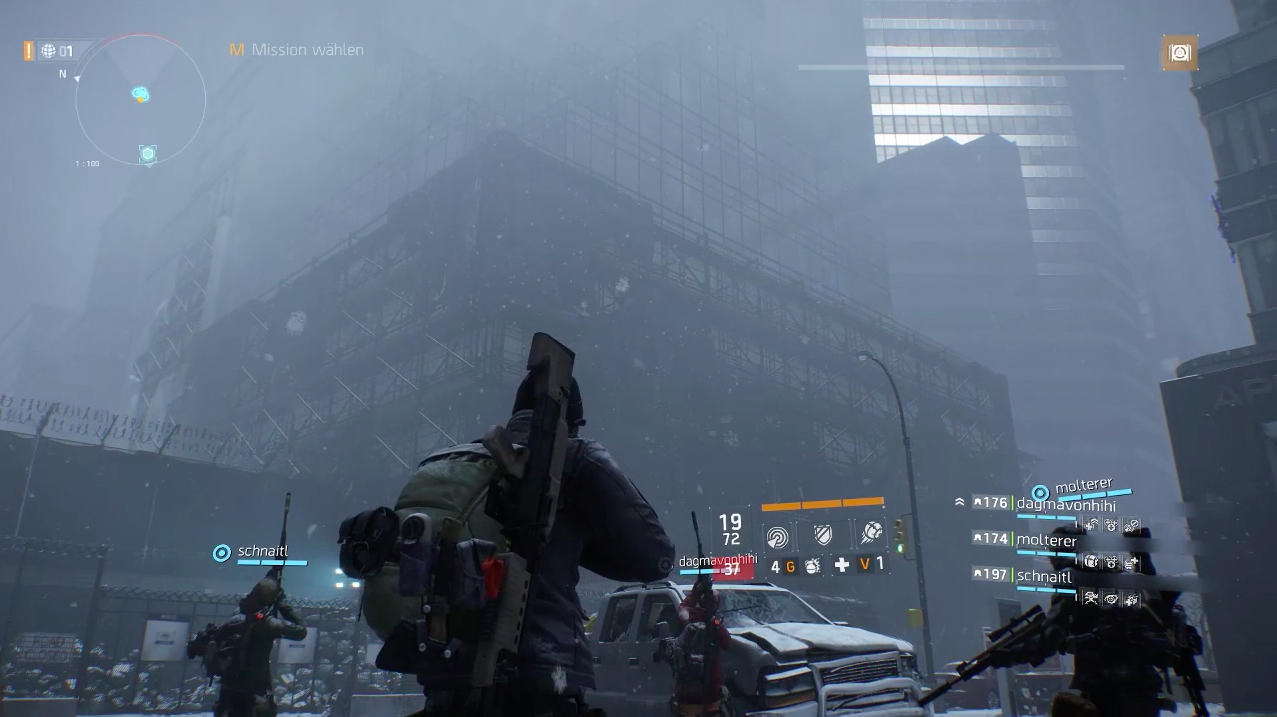Select the hexagon marker on the minimap edge
The width and height of the screenshot is (1277, 717).
point(148,153)
